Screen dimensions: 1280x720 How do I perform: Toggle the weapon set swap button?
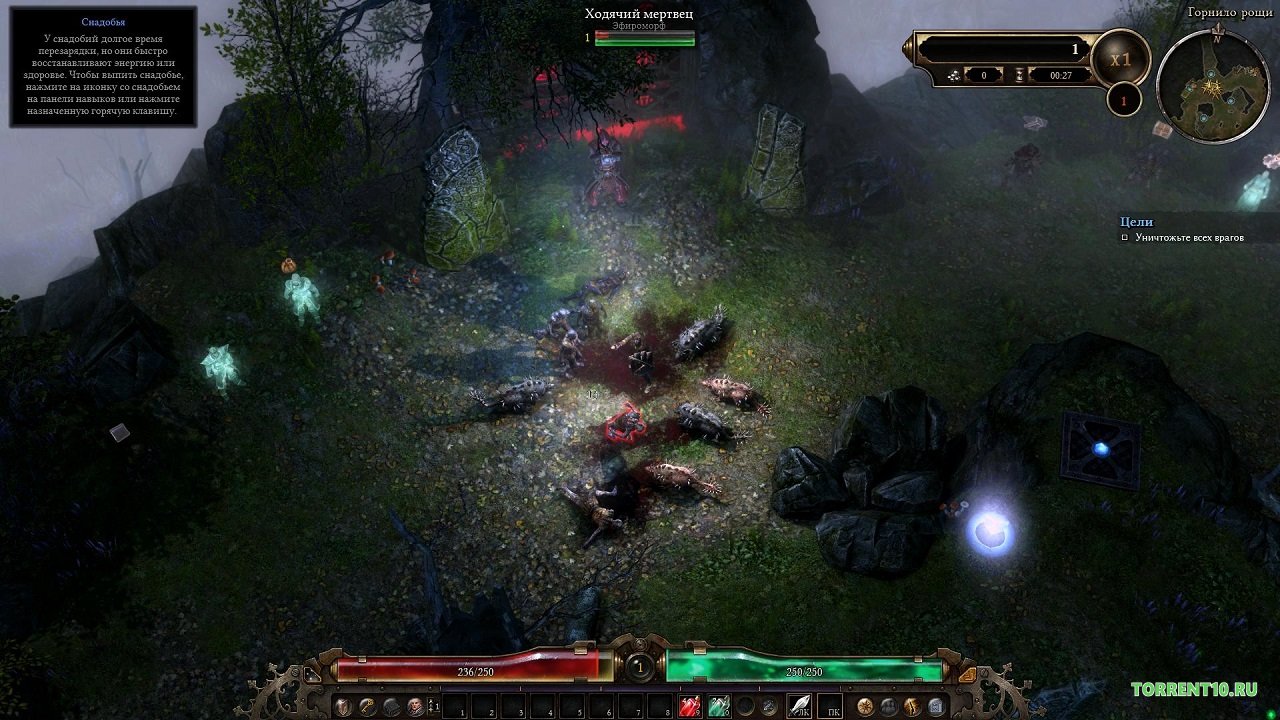coord(434,707)
